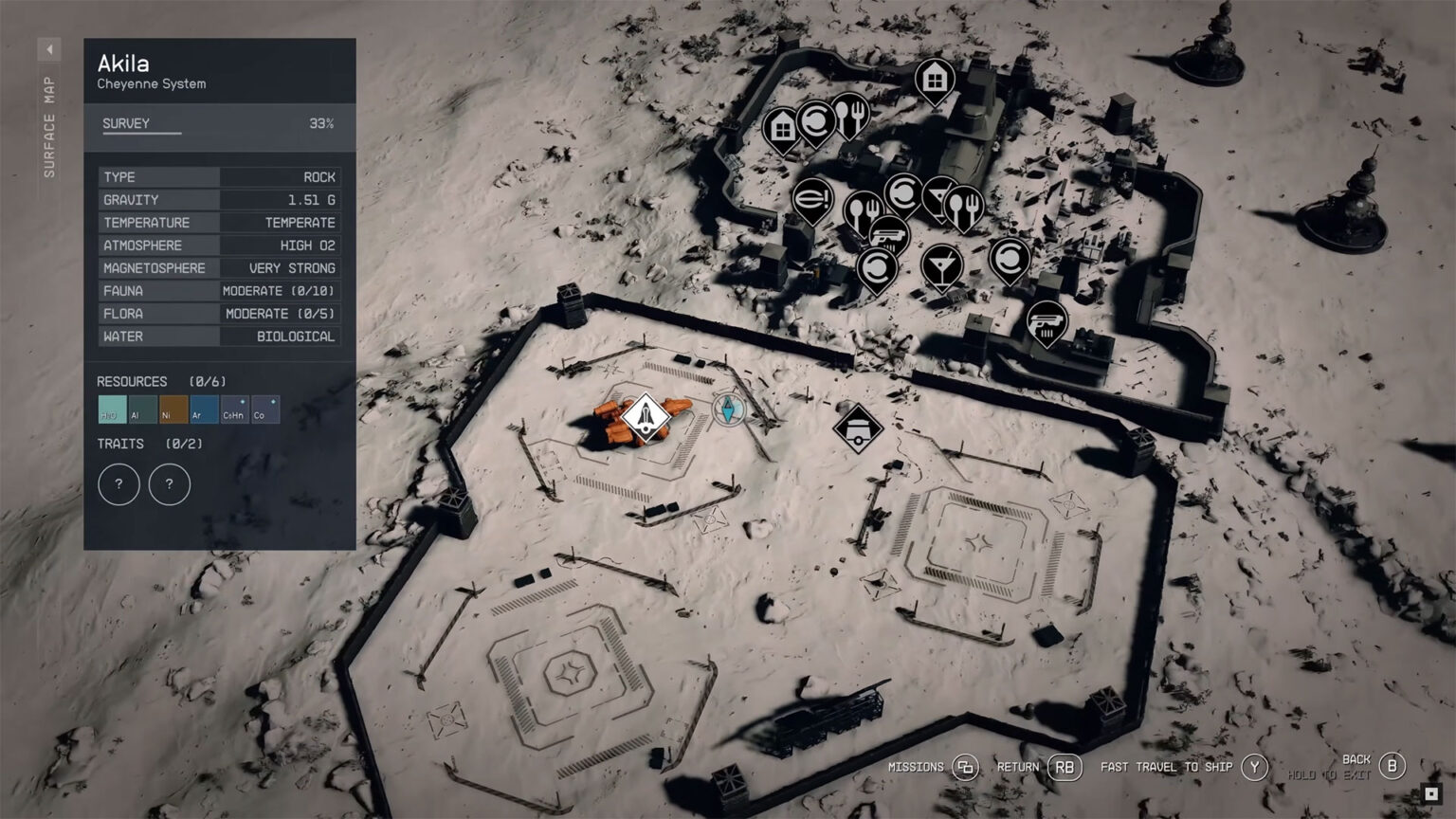Select the lower cocktail glass bar marker

coord(941,264)
